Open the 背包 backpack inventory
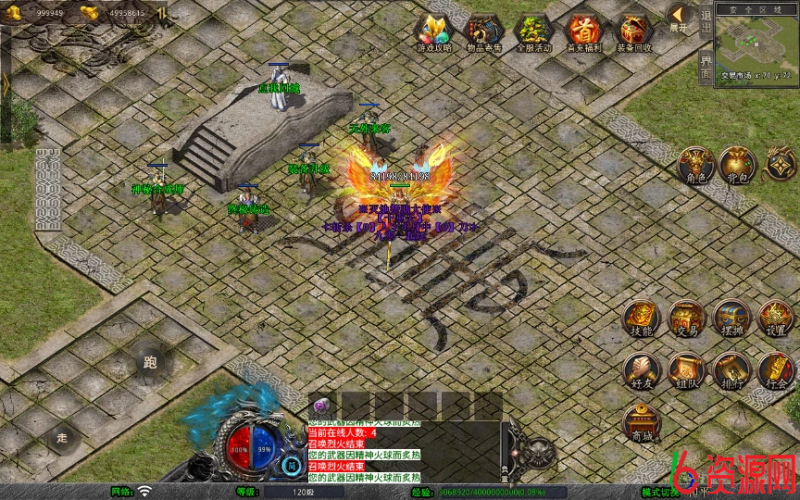The image size is (800, 500). point(737,165)
